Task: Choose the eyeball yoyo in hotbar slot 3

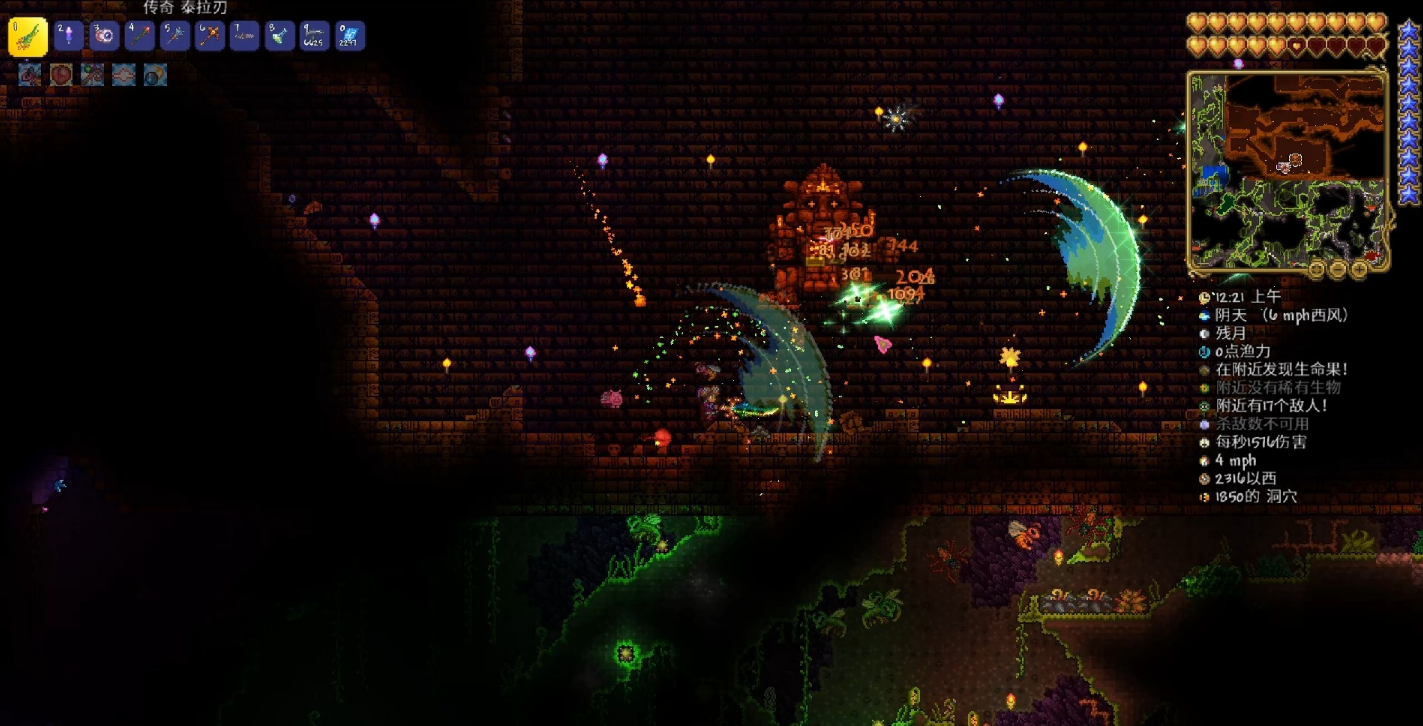Action: (105, 37)
